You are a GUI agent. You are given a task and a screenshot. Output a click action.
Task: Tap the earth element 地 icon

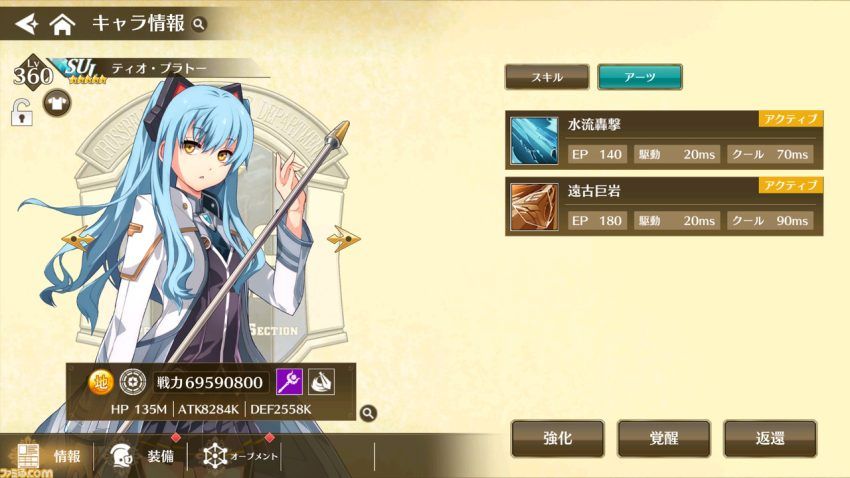coord(101,382)
